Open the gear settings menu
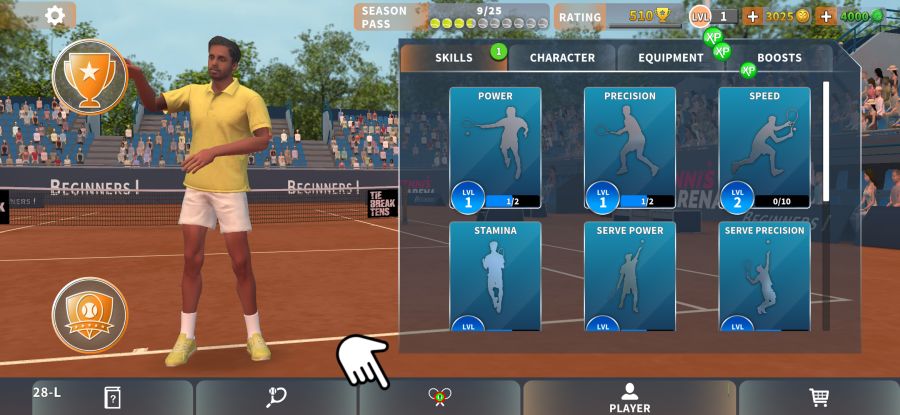 tap(56, 15)
